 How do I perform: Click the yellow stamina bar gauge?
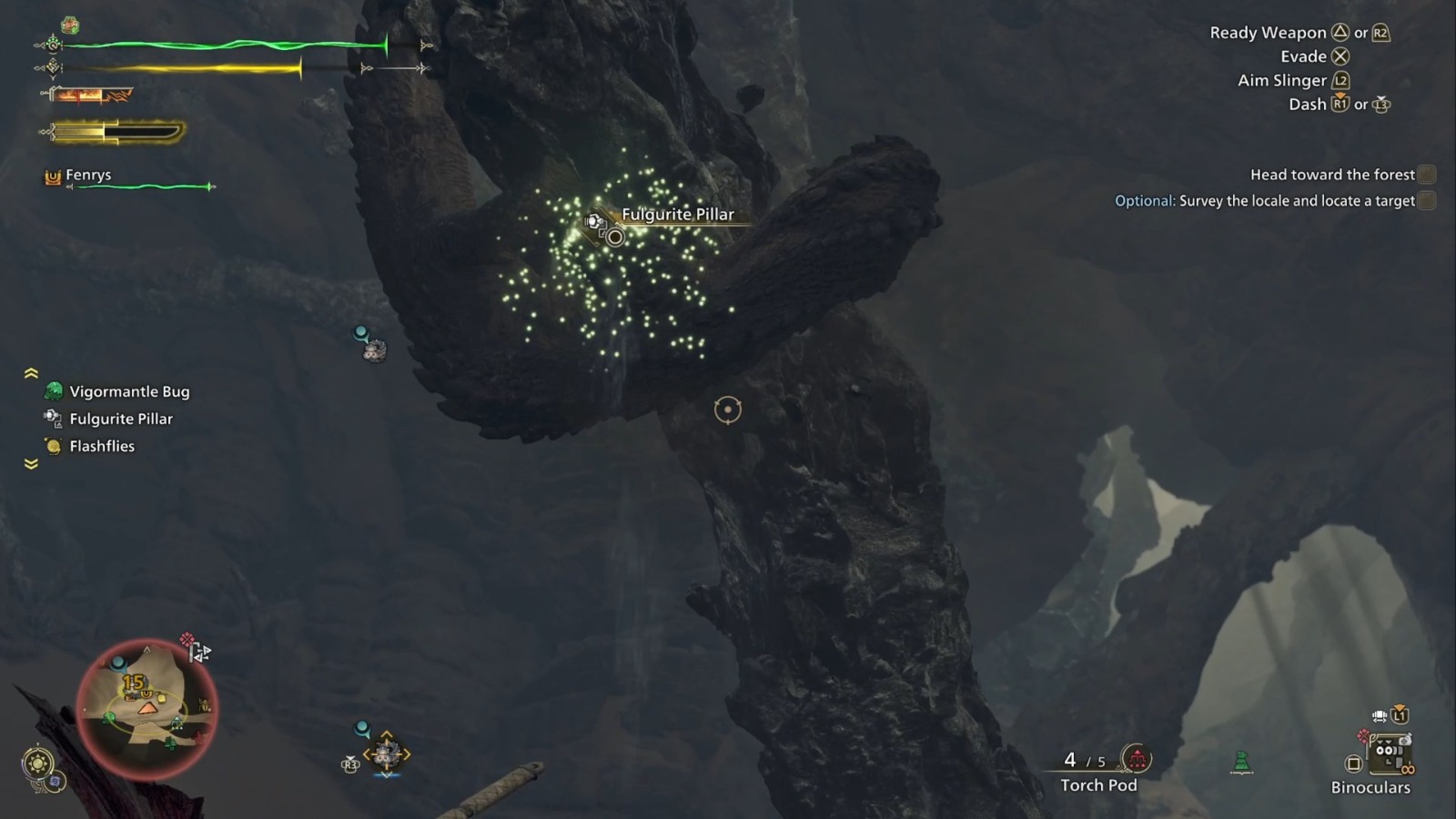182,66
